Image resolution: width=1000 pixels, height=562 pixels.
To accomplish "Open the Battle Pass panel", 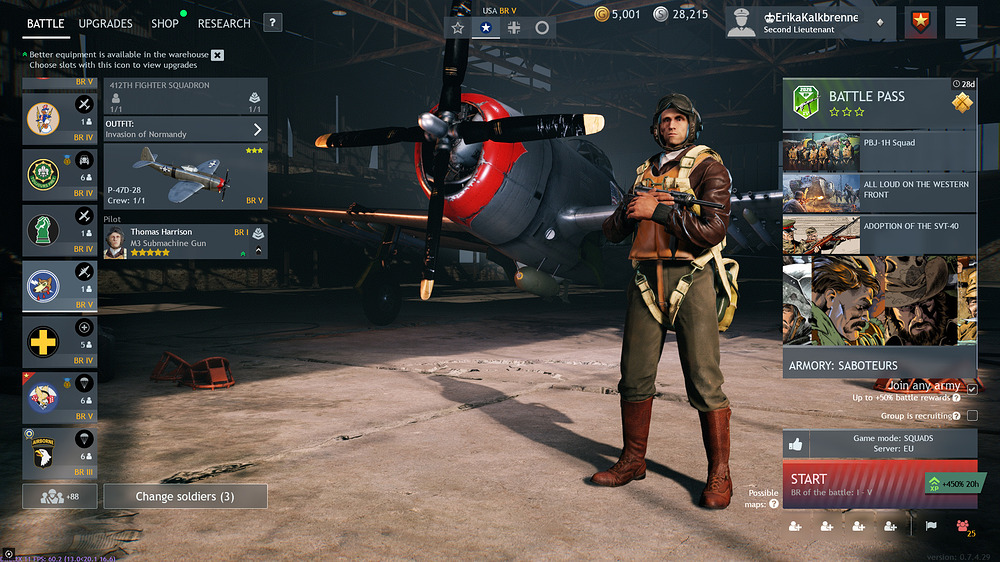I will (879, 104).
